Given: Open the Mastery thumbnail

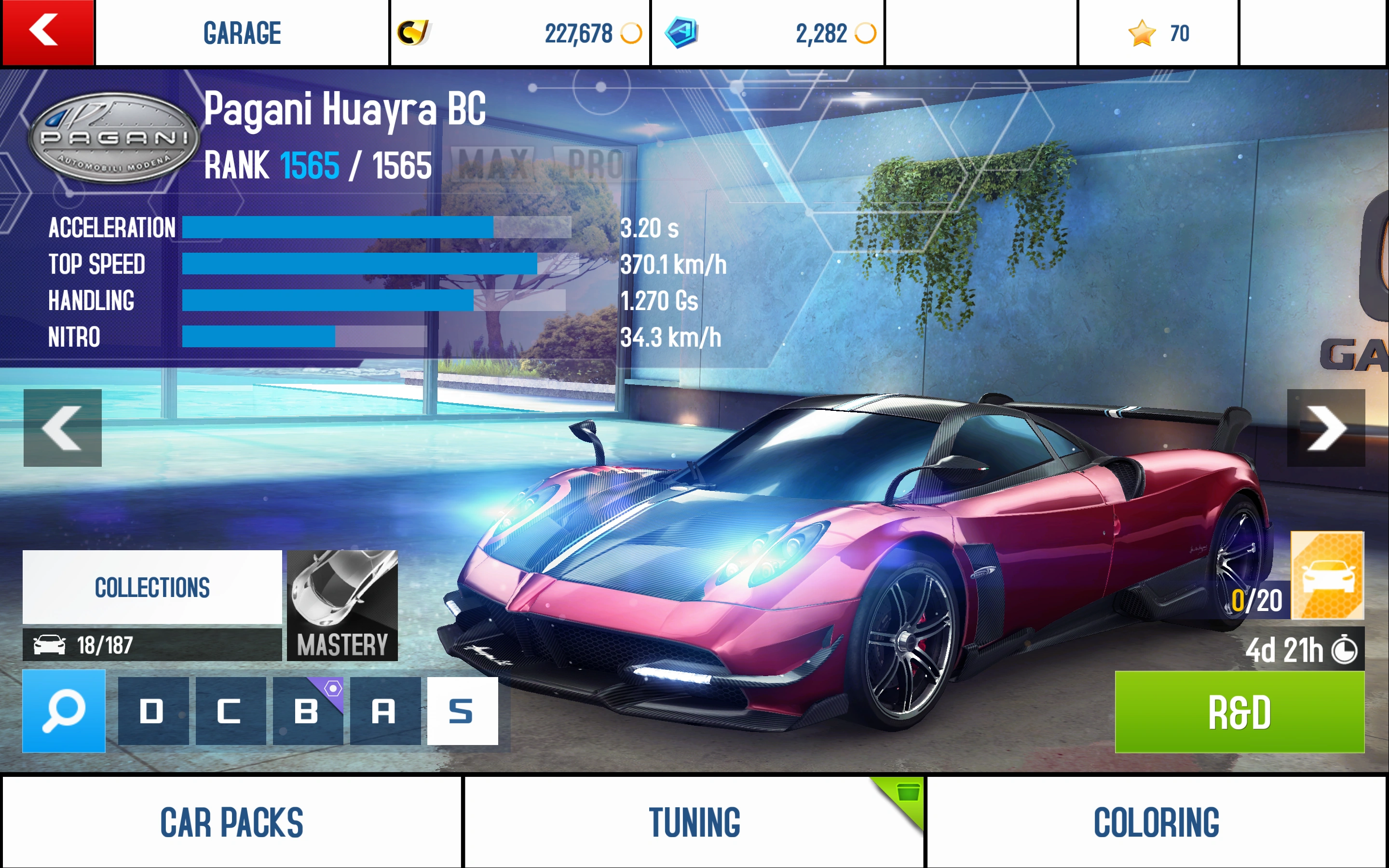Looking at the screenshot, I should point(342,605).
